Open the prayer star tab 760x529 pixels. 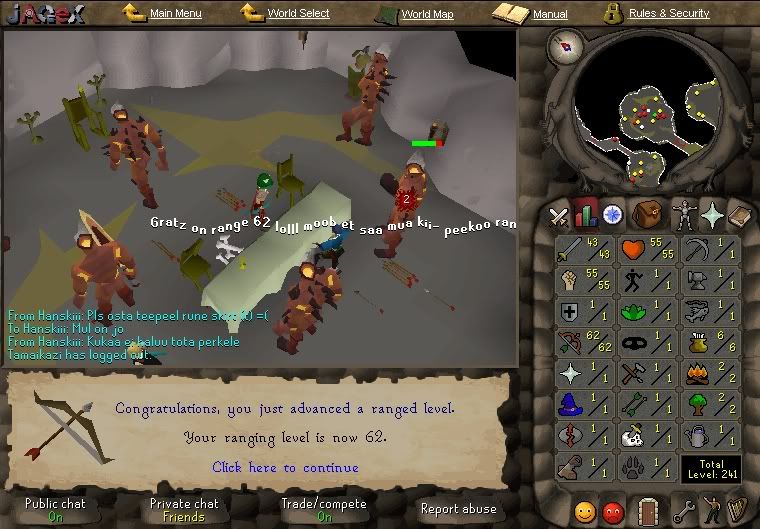click(x=712, y=214)
